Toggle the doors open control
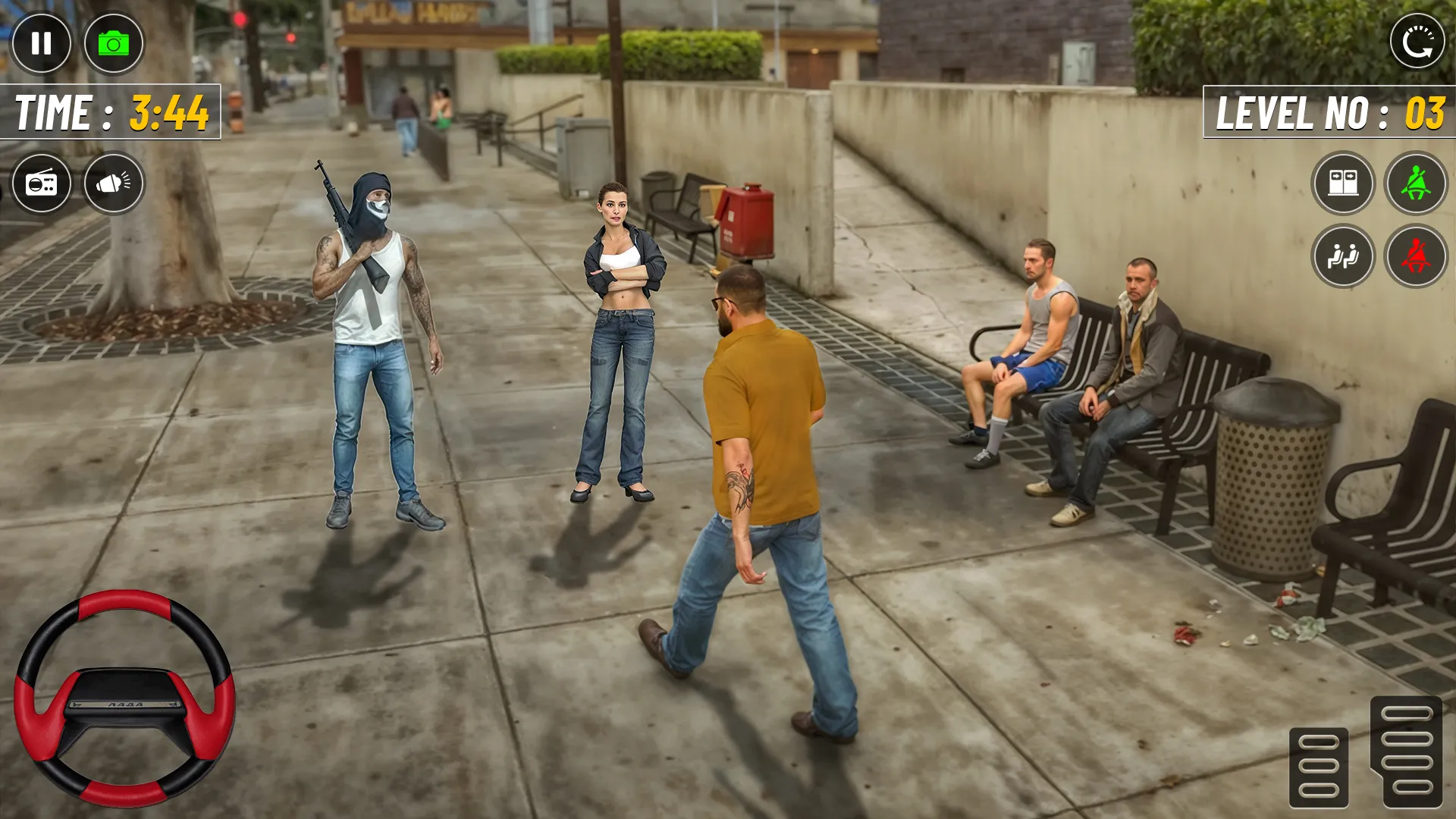The image size is (1456, 819). (x=1342, y=183)
